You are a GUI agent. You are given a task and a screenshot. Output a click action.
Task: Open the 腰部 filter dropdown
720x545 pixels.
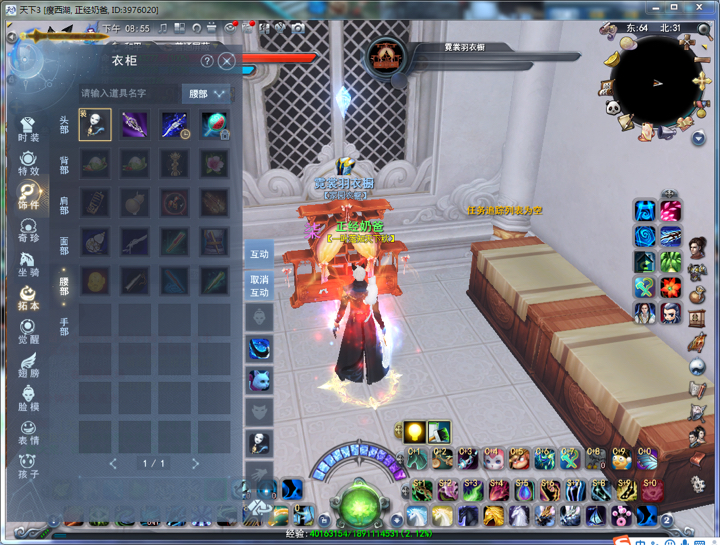(207, 94)
